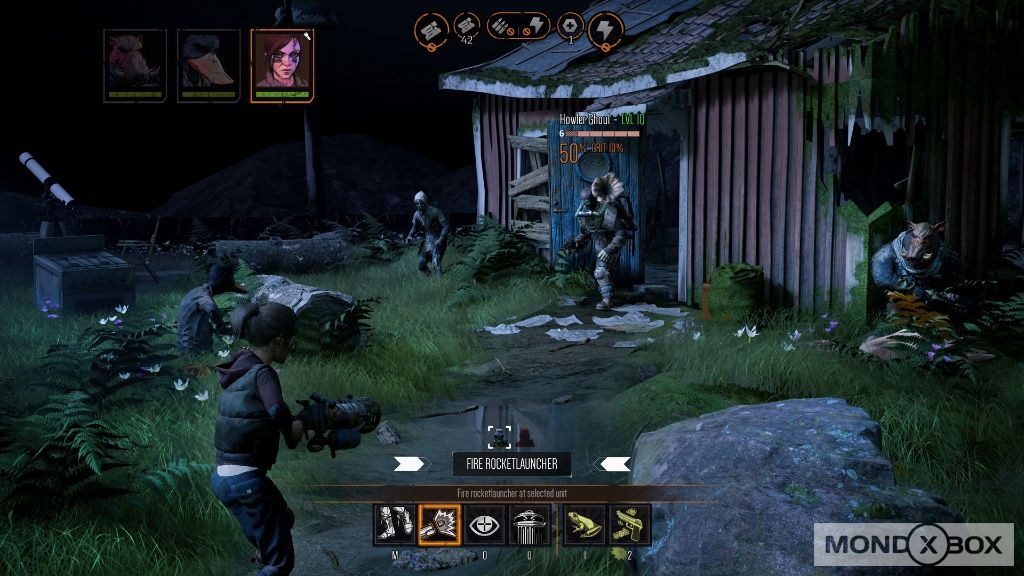Cycle to next target with right arrow
Screen dimensions: 1024x576
[x=613, y=464]
